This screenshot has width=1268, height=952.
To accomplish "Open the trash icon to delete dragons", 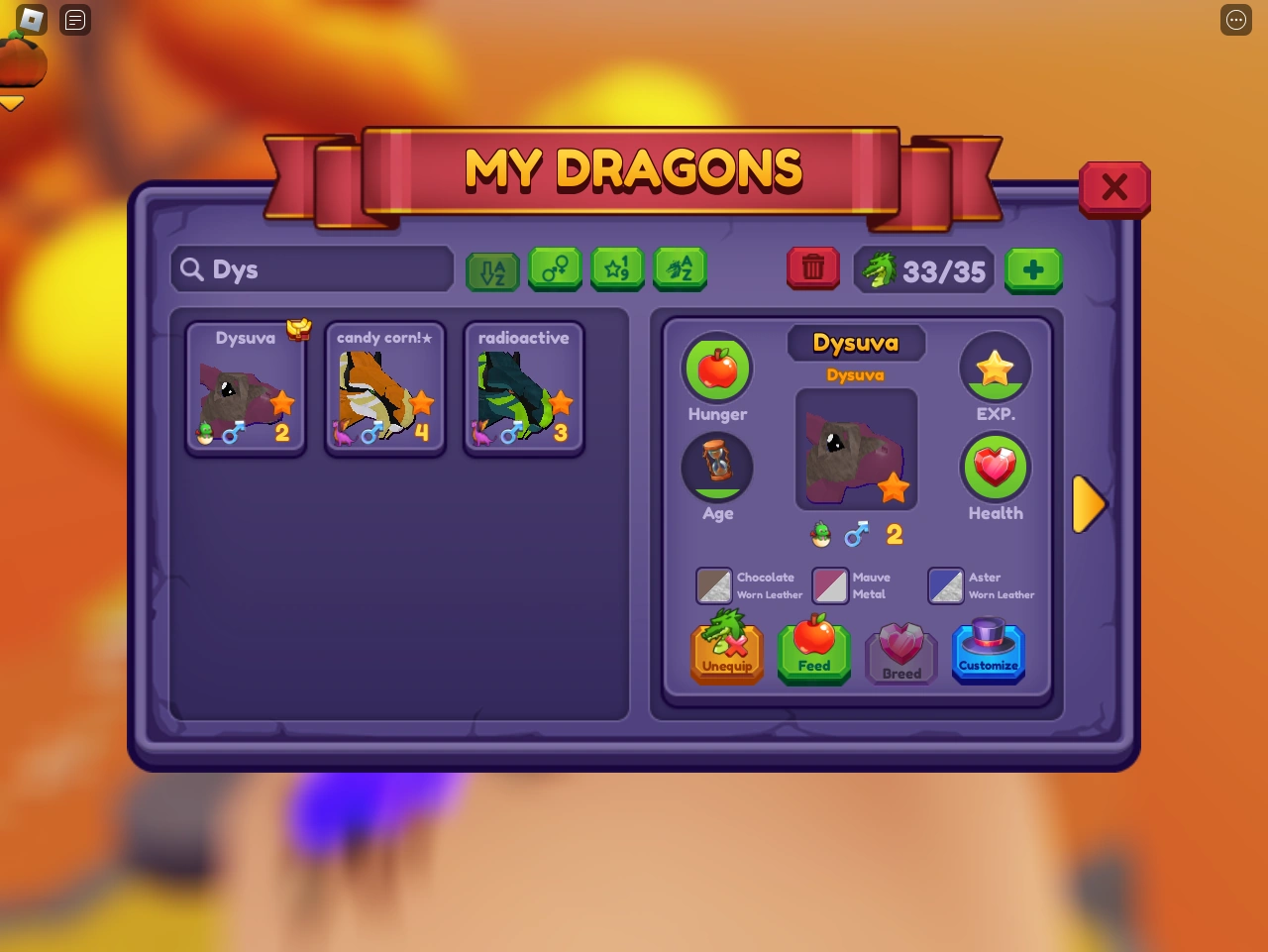I will pyautogui.click(x=812, y=268).
